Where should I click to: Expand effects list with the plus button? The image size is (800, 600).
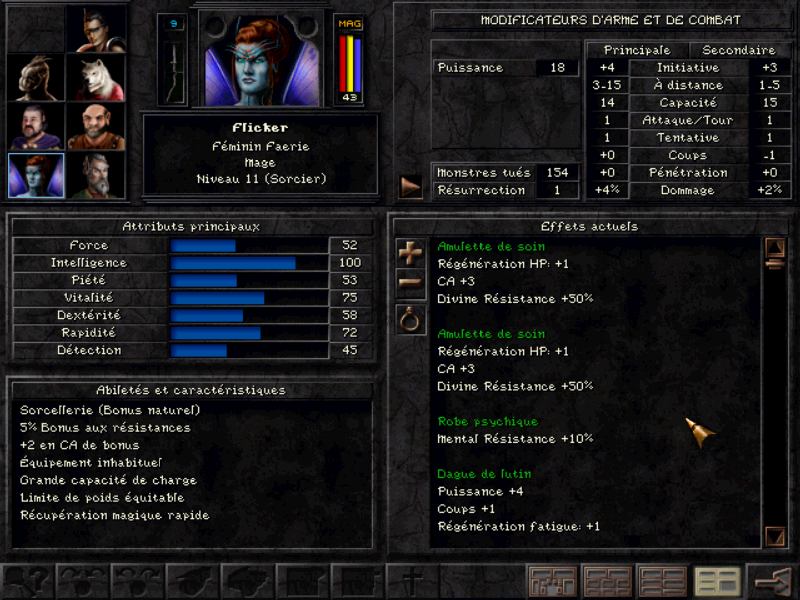411,253
